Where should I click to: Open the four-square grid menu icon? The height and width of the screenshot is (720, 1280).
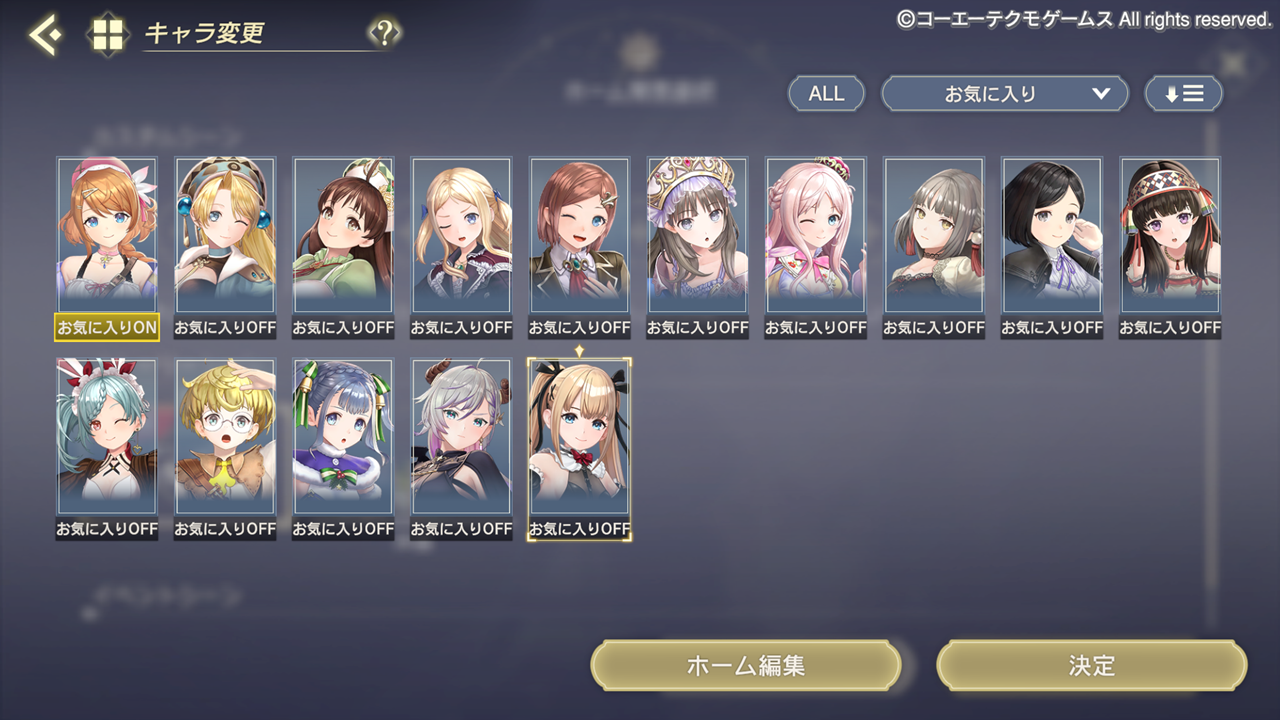point(108,35)
